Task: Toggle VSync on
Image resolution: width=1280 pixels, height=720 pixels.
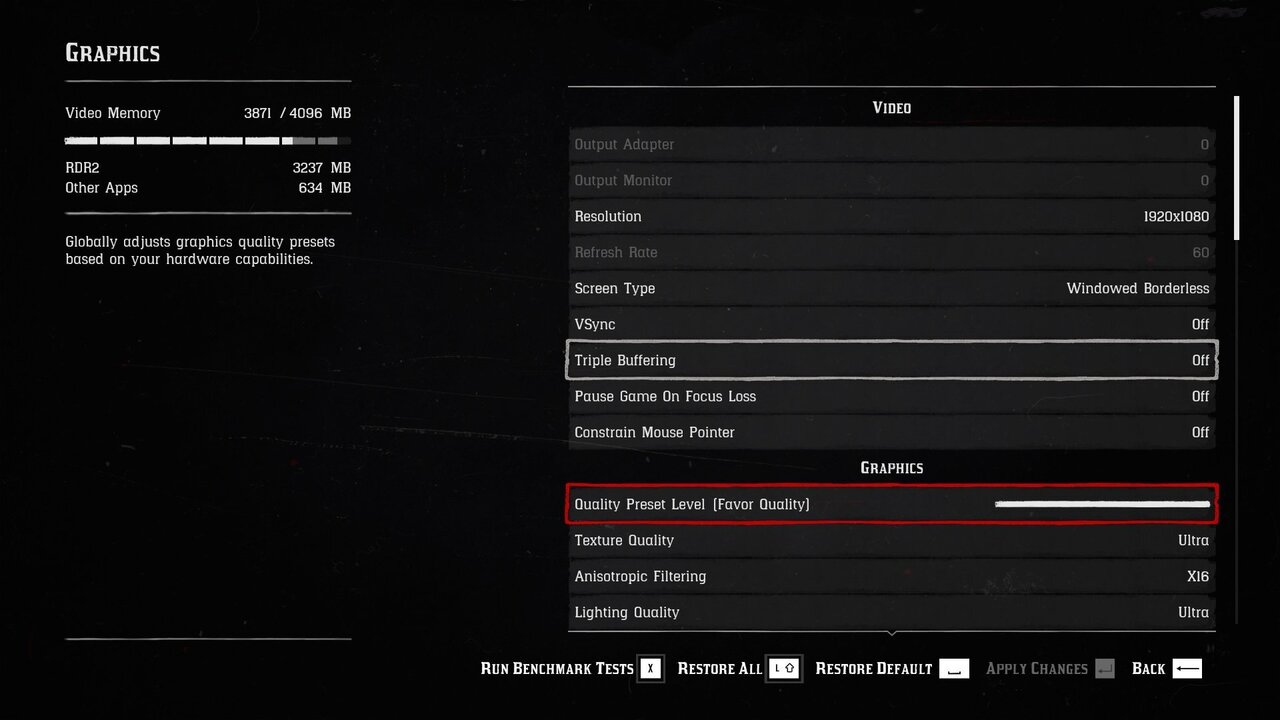Action: pyautogui.click(x=891, y=324)
